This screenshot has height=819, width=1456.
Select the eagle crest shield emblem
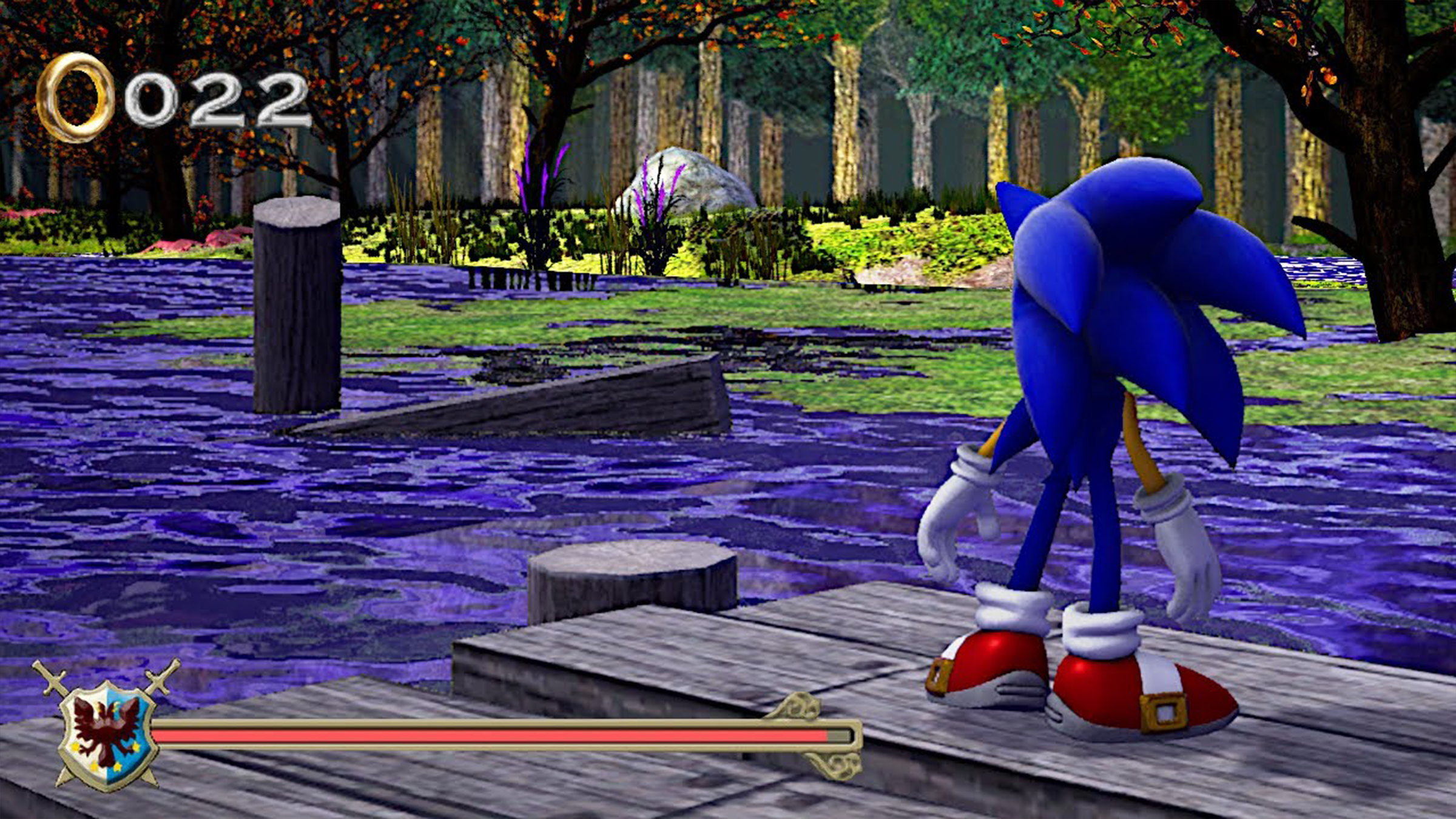click(x=108, y=732)
